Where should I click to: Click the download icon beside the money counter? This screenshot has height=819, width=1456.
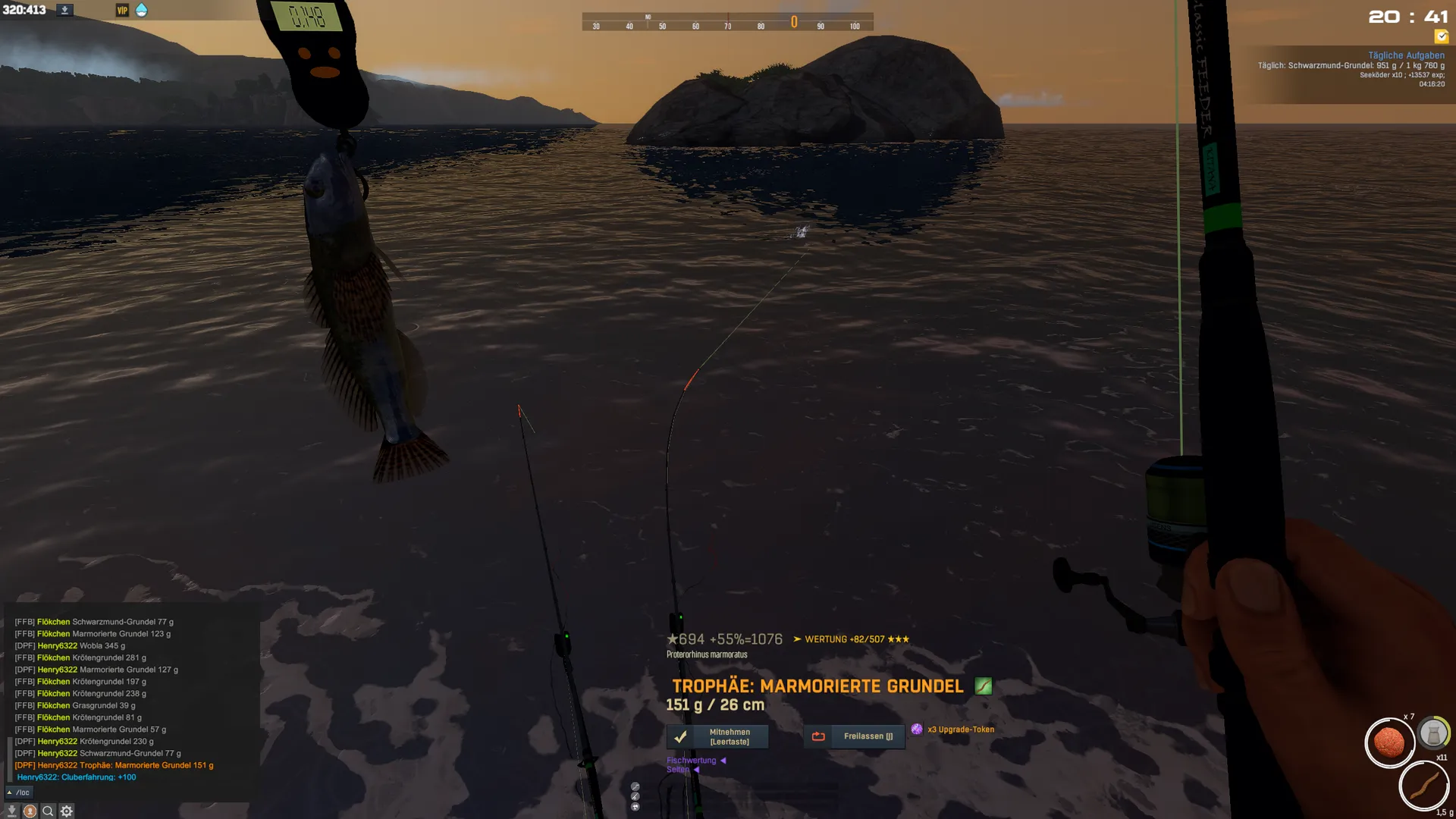pyautogui.click(x=65, y=11)
